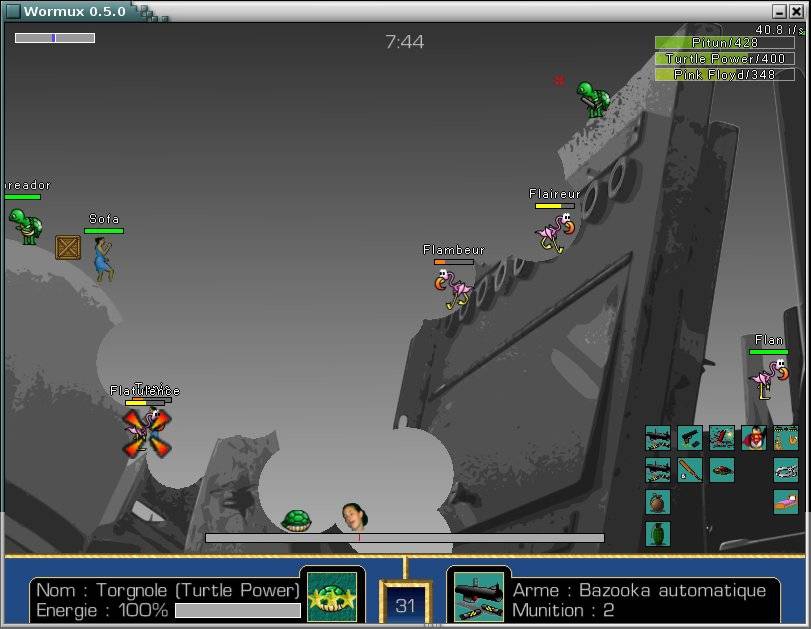Screen dimensions: 811x629
Task: Select the baseball bat weapon
Action: [690, 470]
